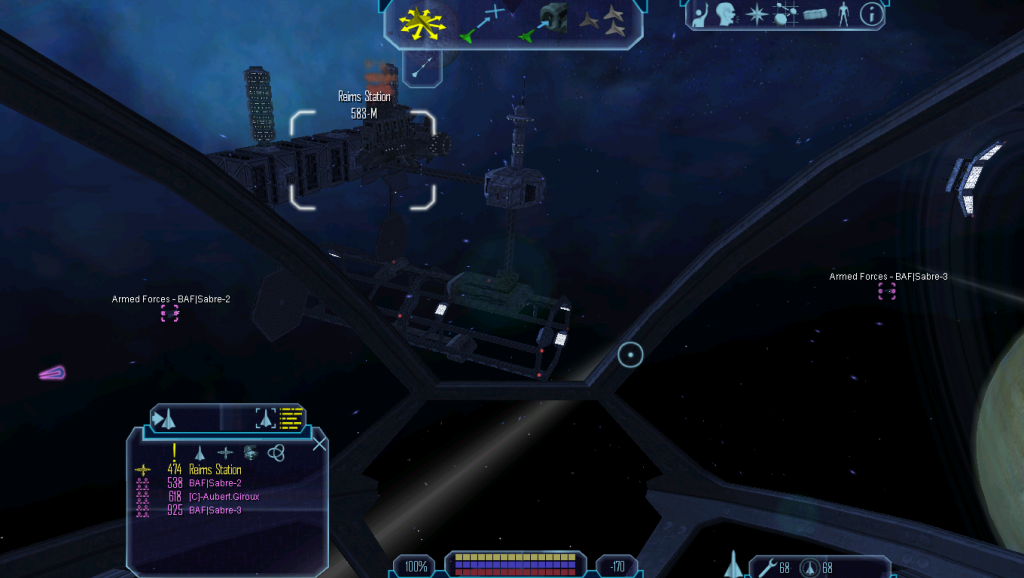
Task: Close the contact list panel
Action: [x=319, y=444]
